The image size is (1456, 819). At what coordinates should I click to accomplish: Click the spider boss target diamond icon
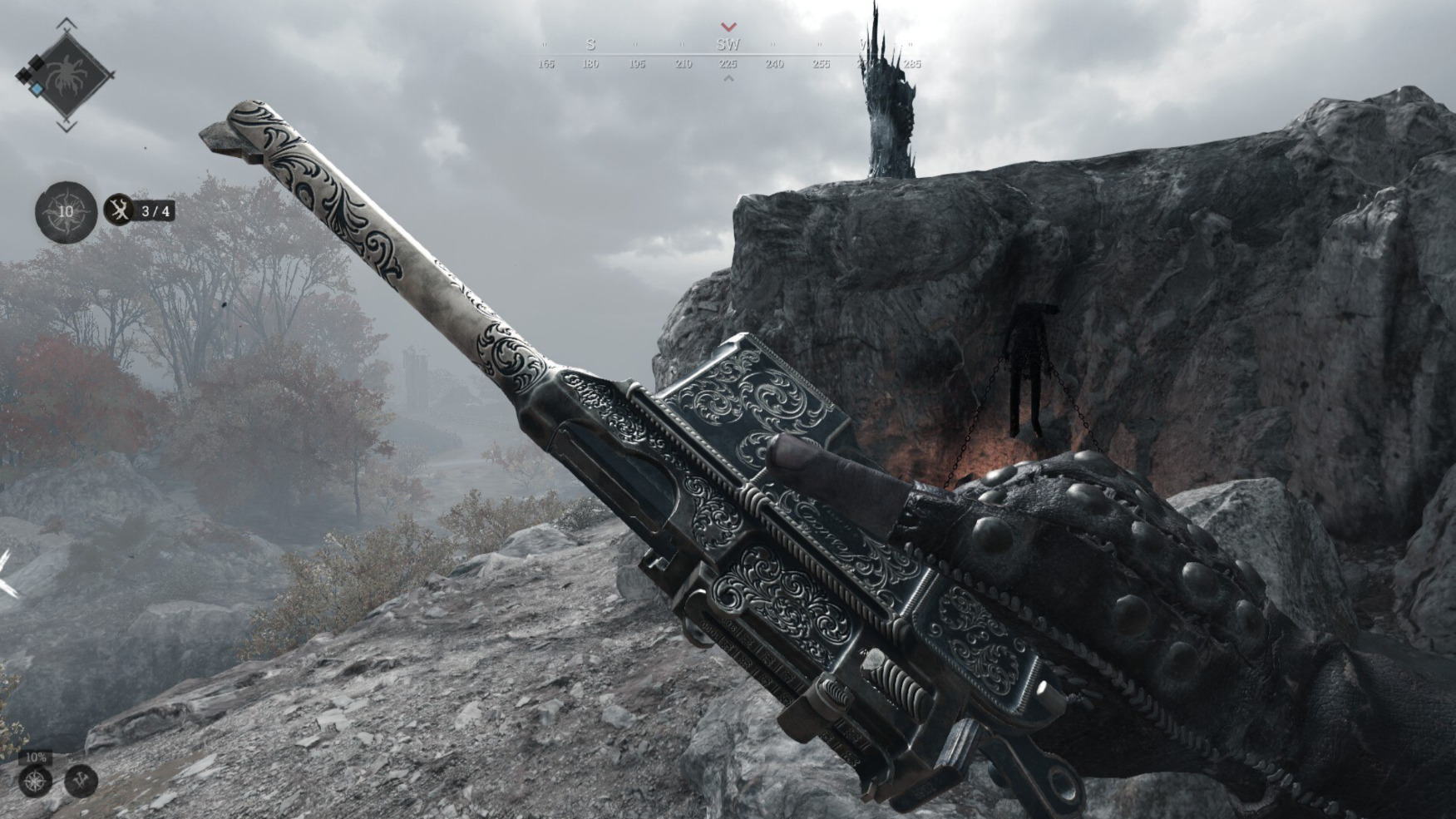(68, 76)
